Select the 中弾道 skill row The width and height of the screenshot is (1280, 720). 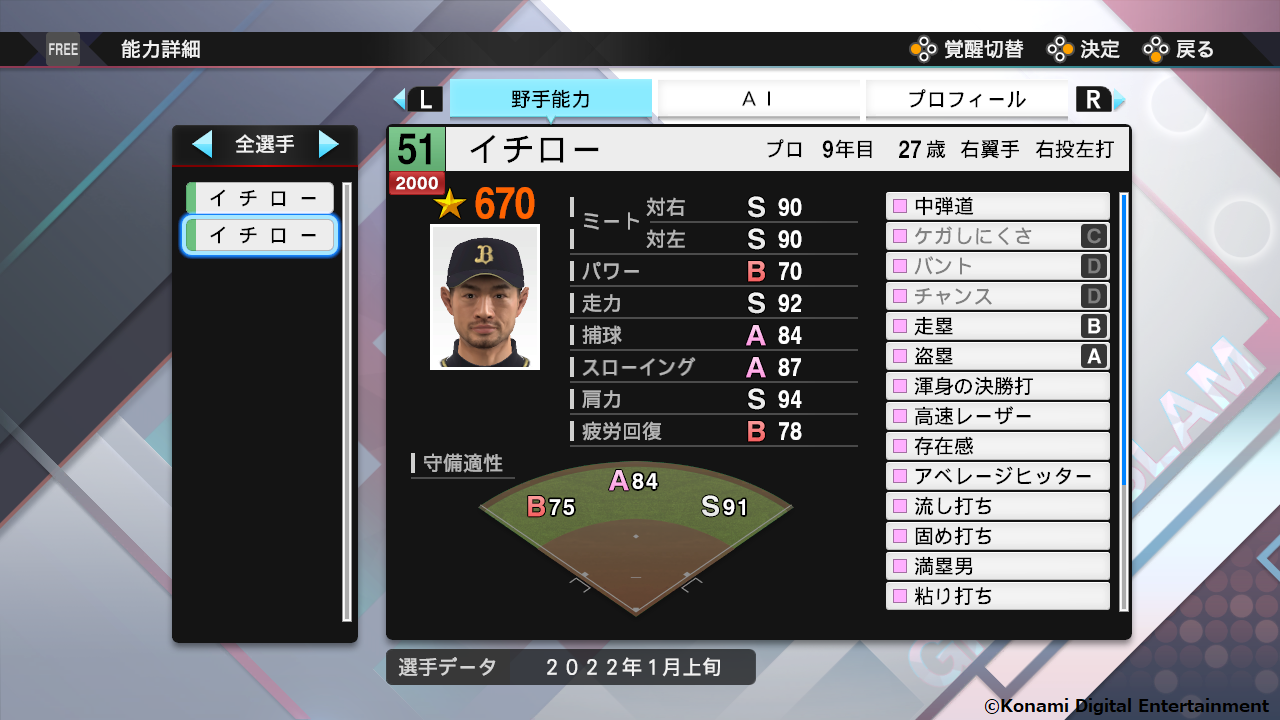(x=997, y=206)
